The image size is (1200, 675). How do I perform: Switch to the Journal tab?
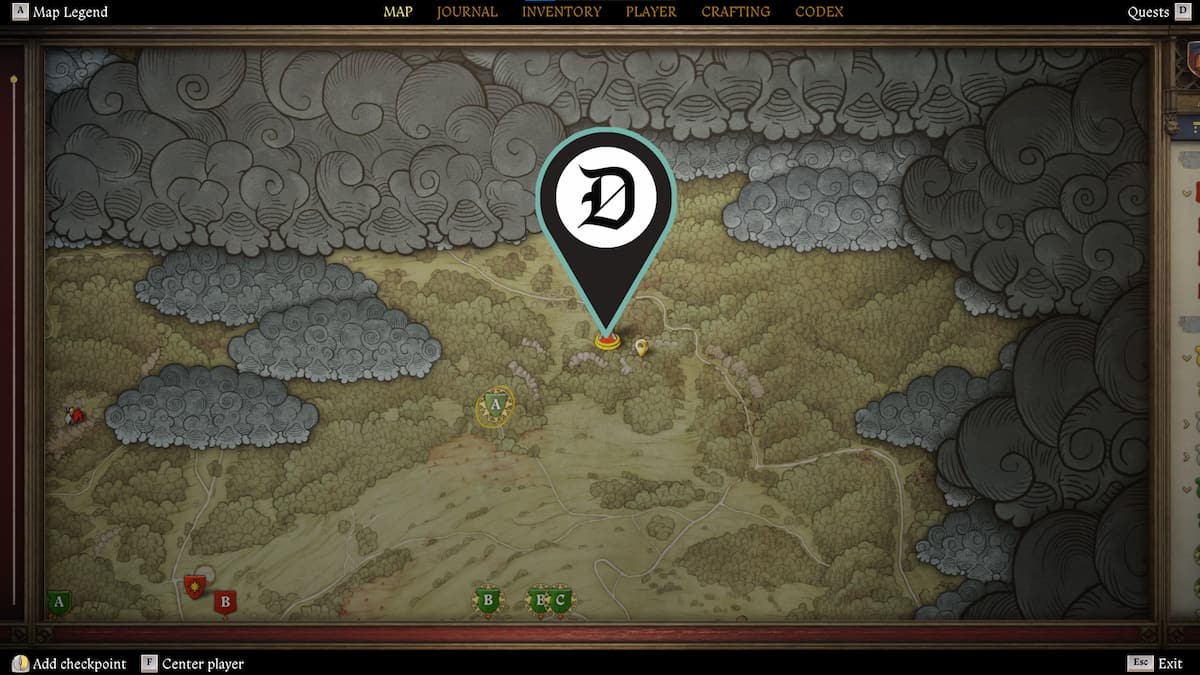tap(467, 12)
